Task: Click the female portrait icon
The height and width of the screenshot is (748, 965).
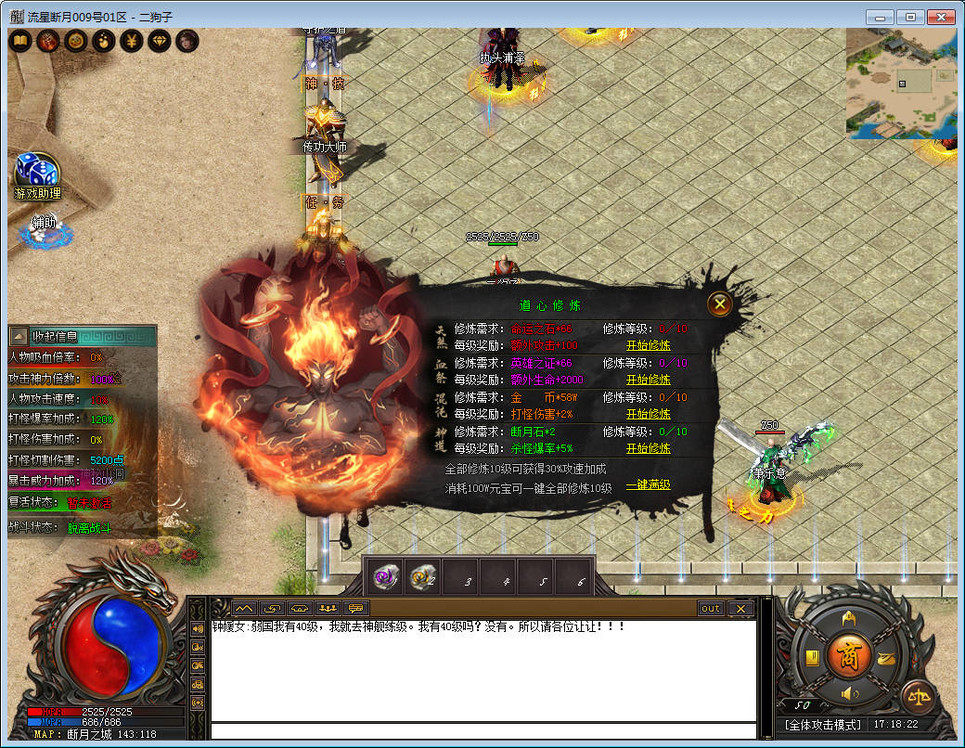Action: 187,41
